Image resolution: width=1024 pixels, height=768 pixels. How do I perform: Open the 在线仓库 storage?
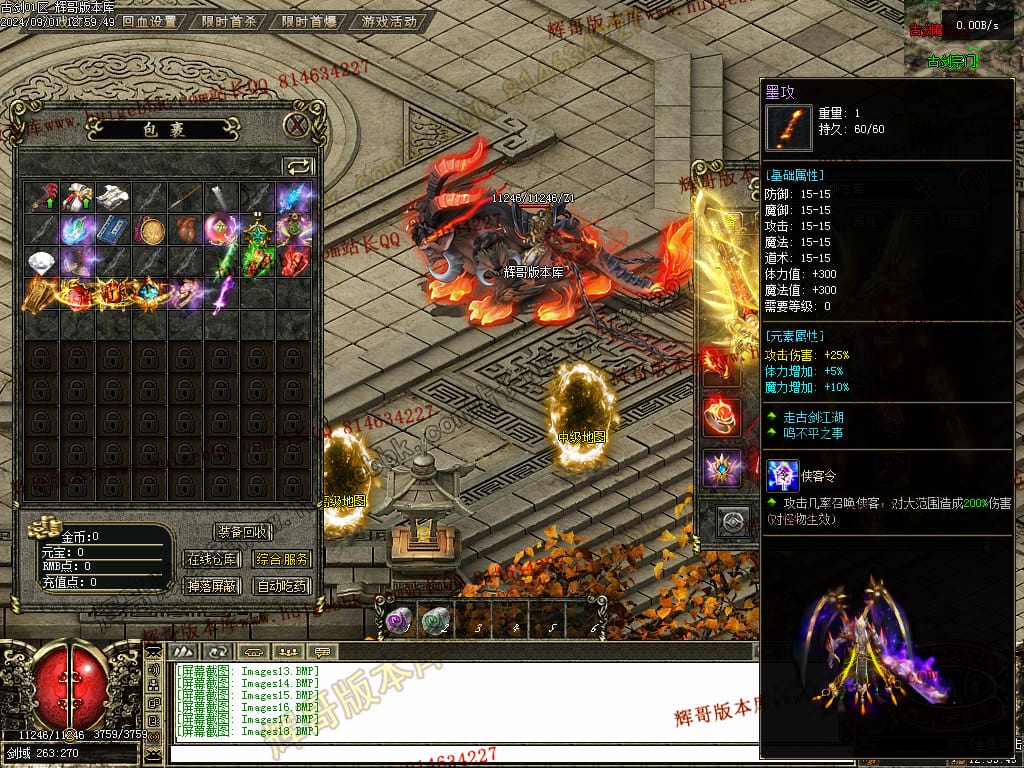coord(211,559)
